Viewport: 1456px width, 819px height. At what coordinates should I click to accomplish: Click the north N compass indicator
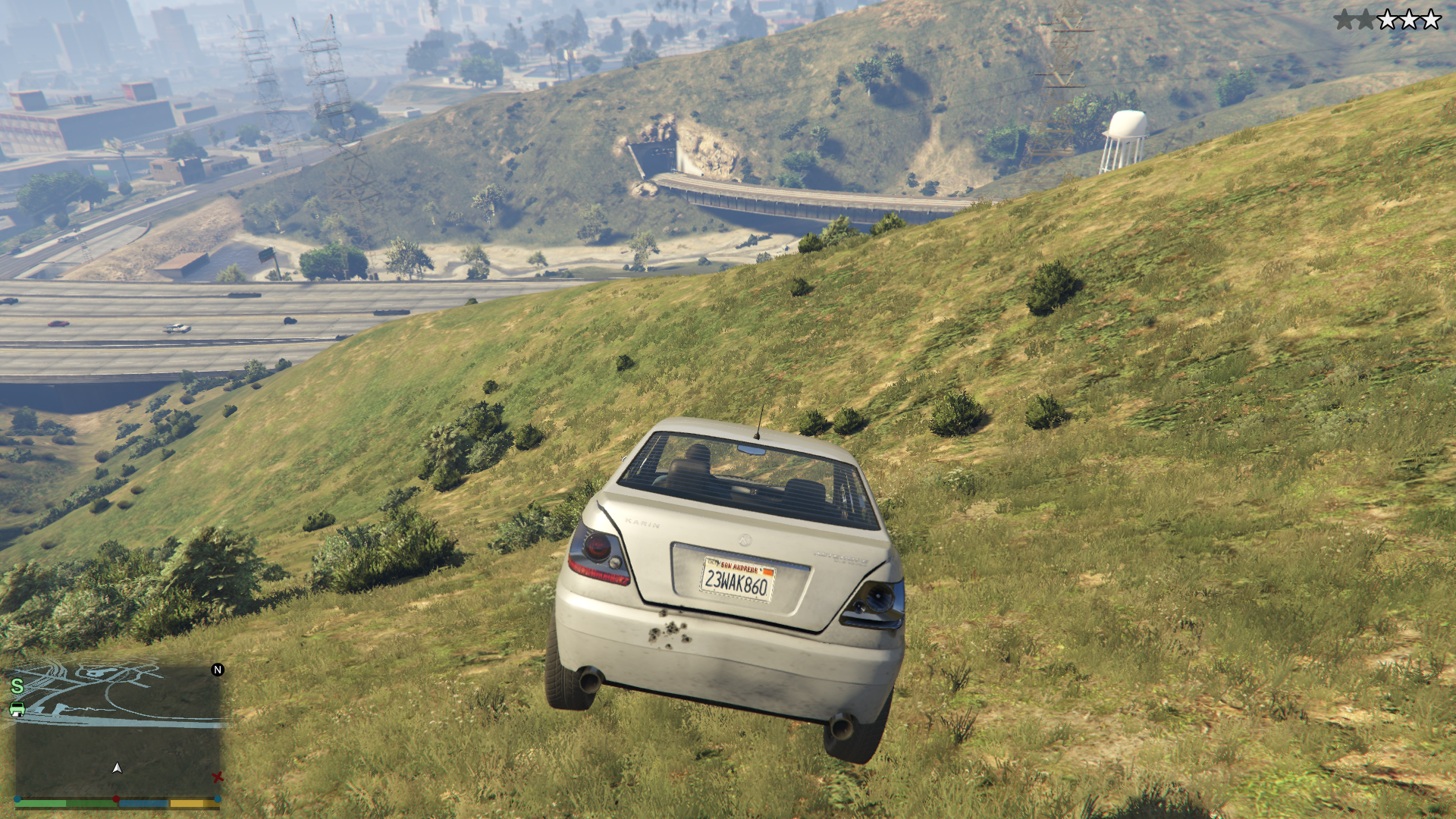point(218,670)
